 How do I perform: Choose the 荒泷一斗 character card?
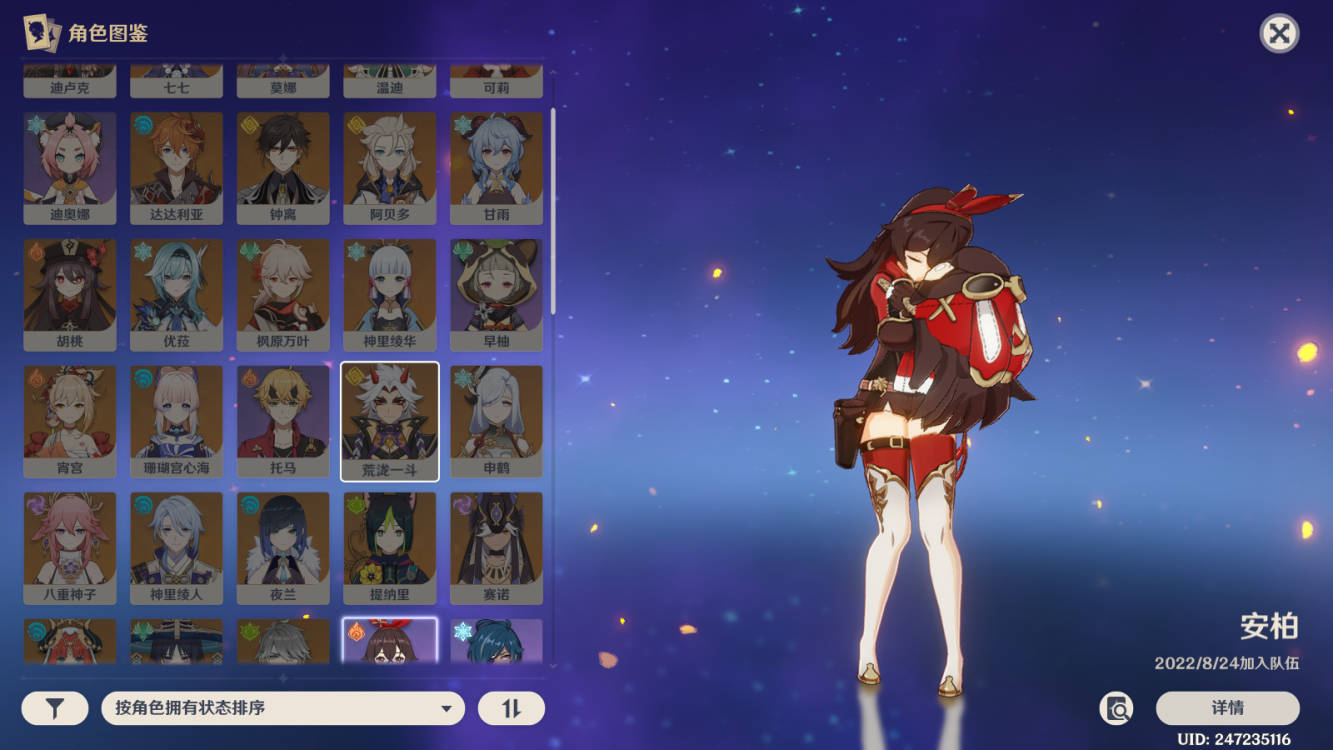click(390, 421)
